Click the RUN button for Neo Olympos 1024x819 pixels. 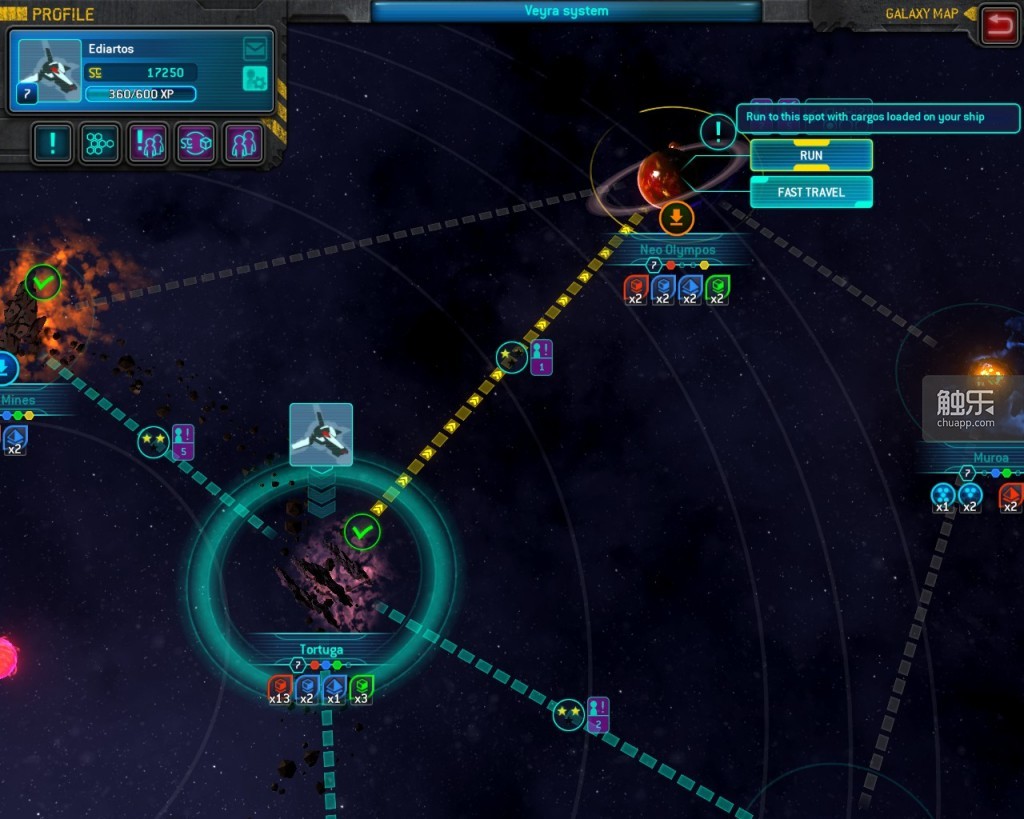click(811, 155)
